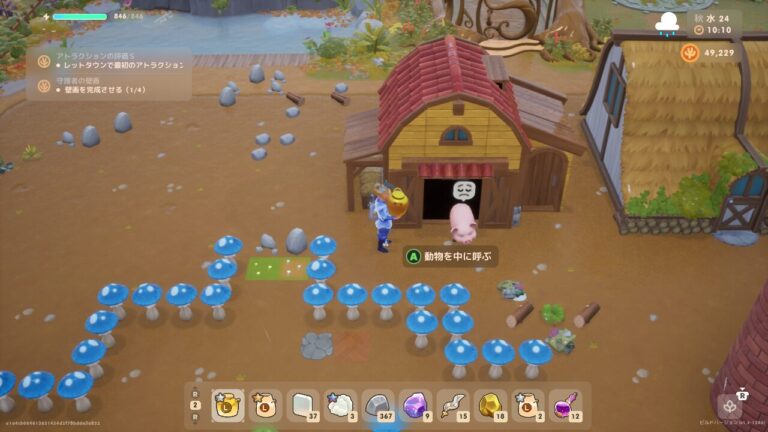Select the pouch slot with count 2
Viewport: 768px width, 432px height.
pyautogui.click(x=528, y=404)
